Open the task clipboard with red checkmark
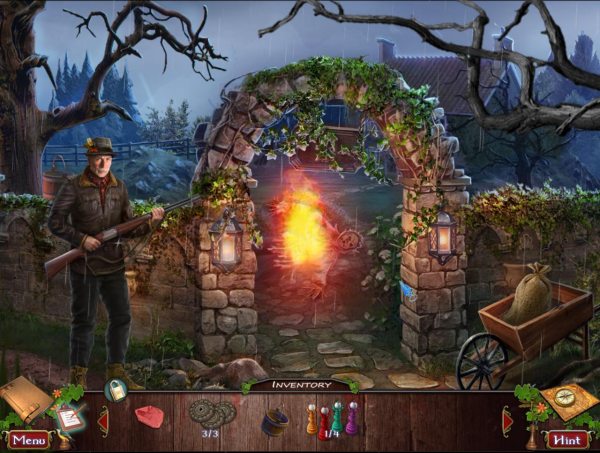The image size is (600, 453). pos(69,416)
